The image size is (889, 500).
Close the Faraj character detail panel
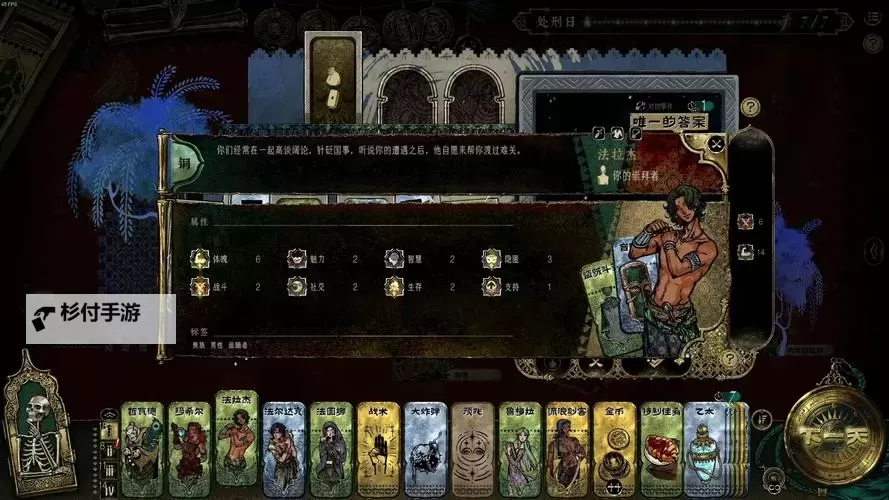[716, 144]
